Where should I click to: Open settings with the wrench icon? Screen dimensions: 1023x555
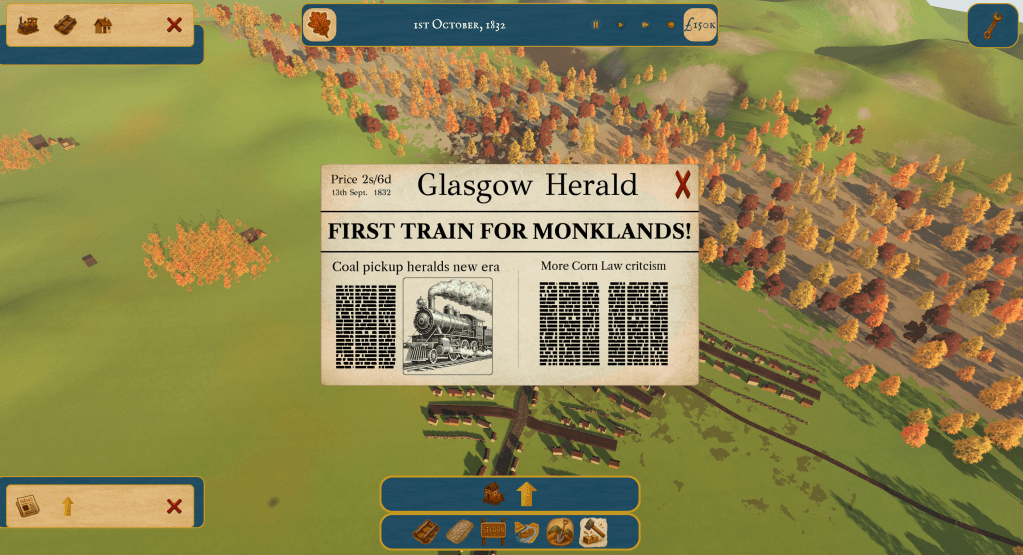[991, 26]
